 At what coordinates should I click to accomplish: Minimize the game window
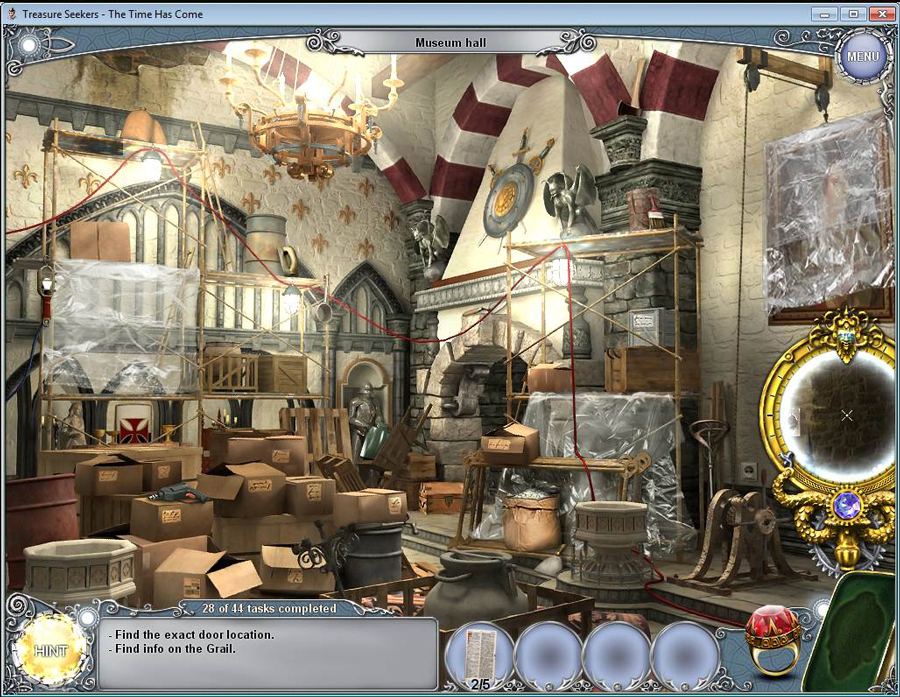pos(824,14)
